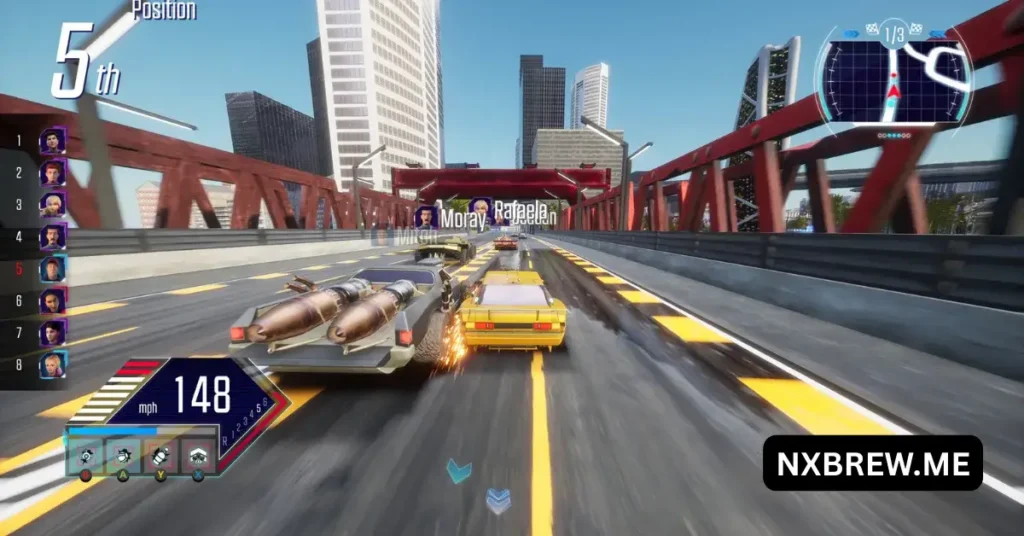
Task: Choose the red-numbered rank 5 racer portrait
Action: click(53, 268)
